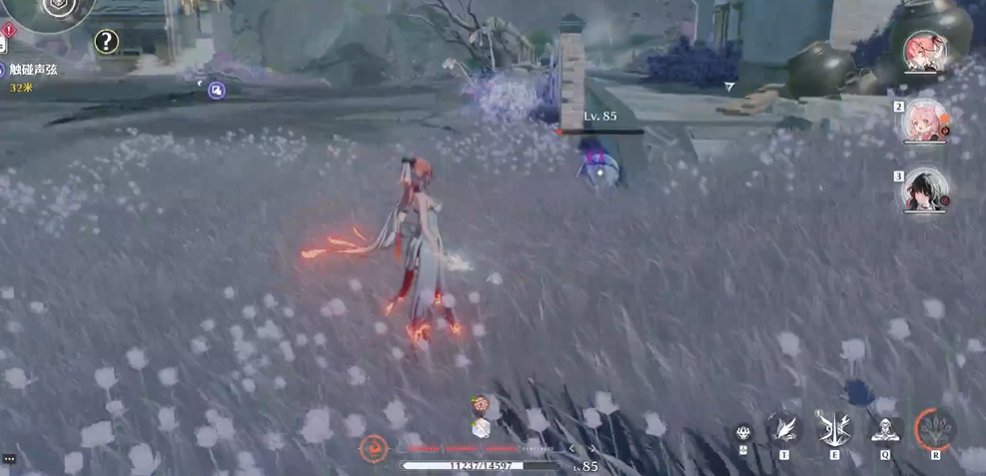
Task: Open the minimap
Action: (x=50, y=10)
